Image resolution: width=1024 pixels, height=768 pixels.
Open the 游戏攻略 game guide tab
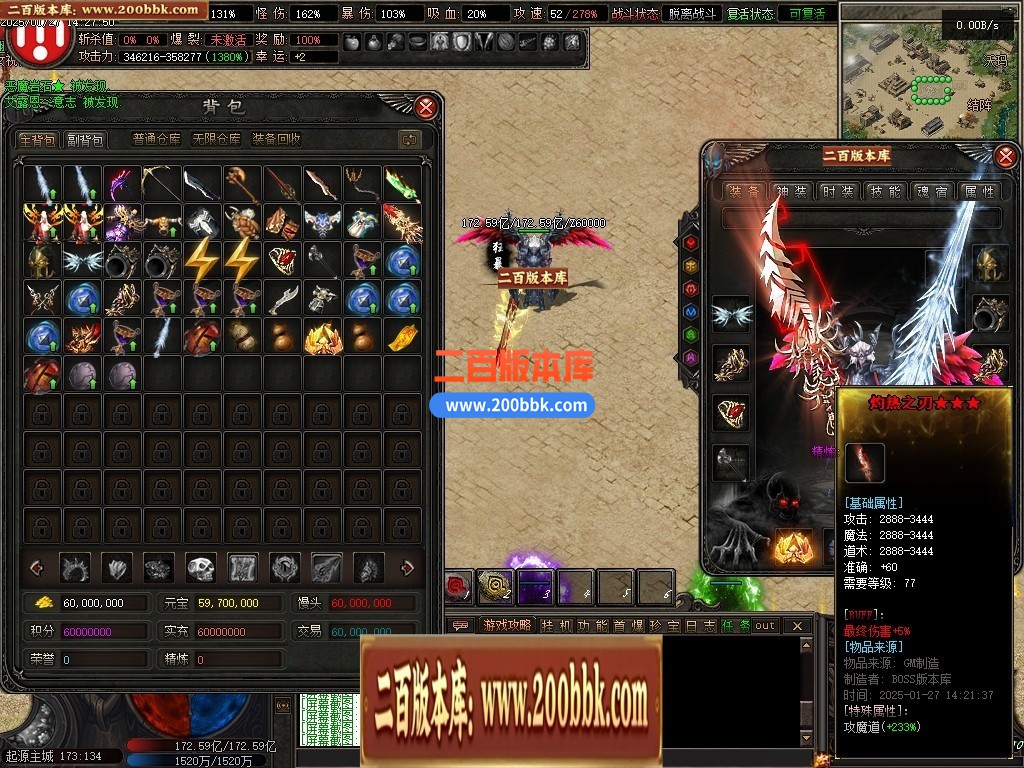pyautogui.click(x=507, y=626)
